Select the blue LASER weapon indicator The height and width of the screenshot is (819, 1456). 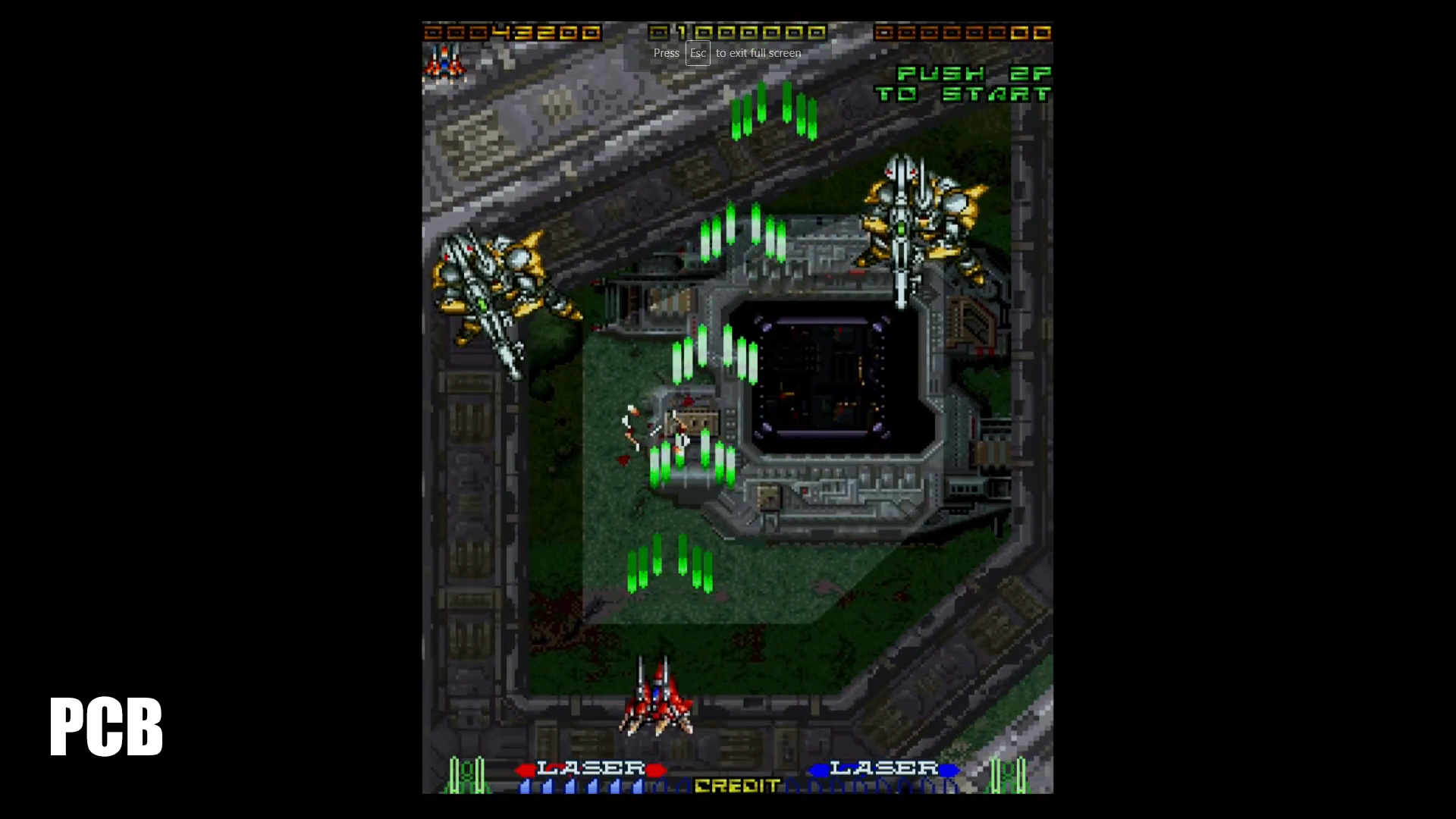tap(883, 769)
